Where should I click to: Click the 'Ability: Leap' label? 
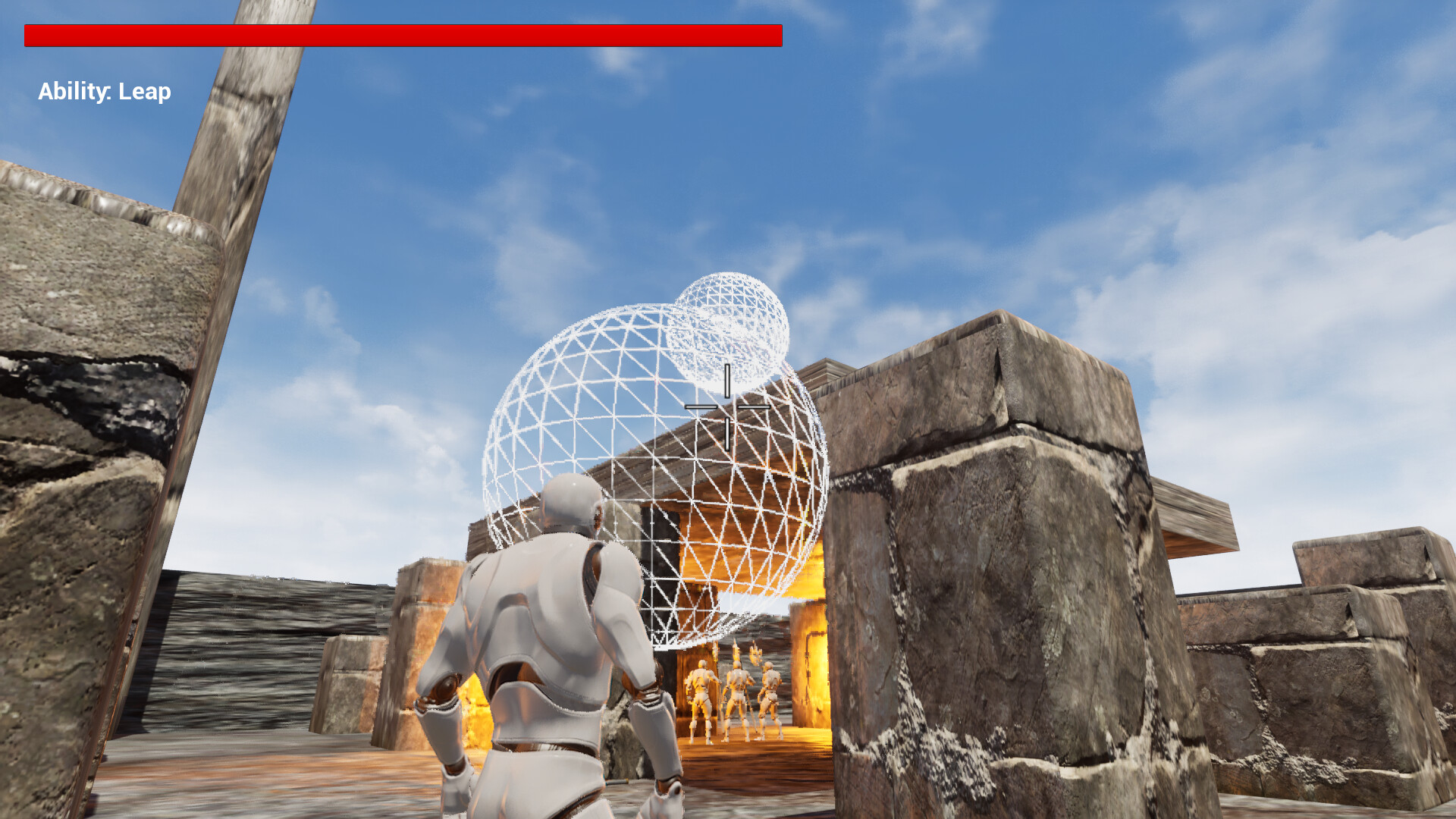[x=104, y=91]
